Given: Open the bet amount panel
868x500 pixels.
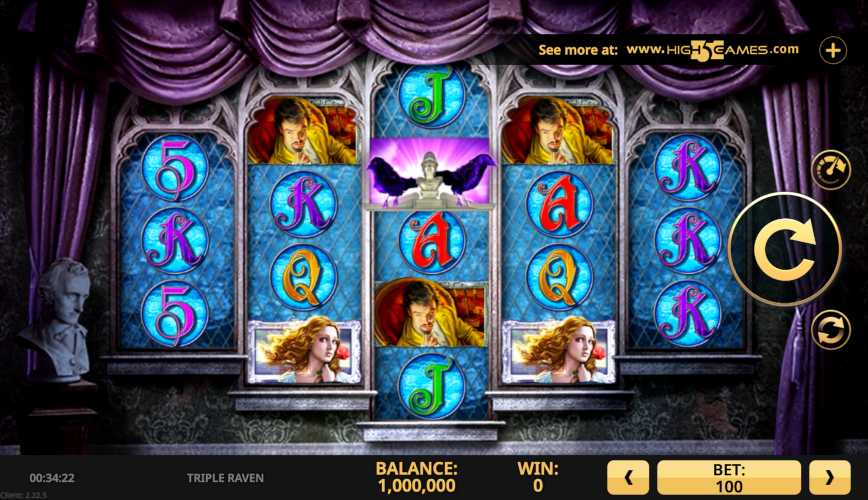Looking at the screenshot, I should pos(729,478).
